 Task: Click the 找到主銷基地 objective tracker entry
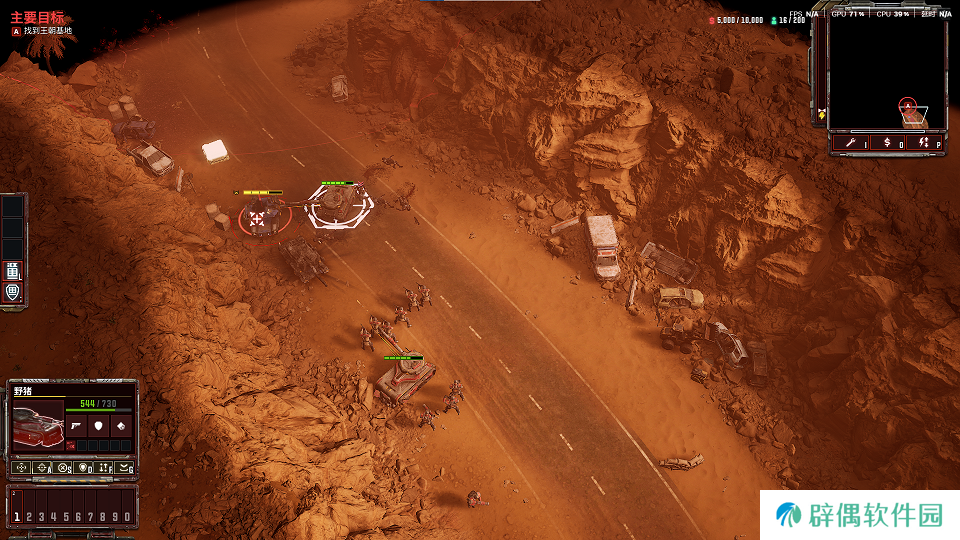(48, 31)
